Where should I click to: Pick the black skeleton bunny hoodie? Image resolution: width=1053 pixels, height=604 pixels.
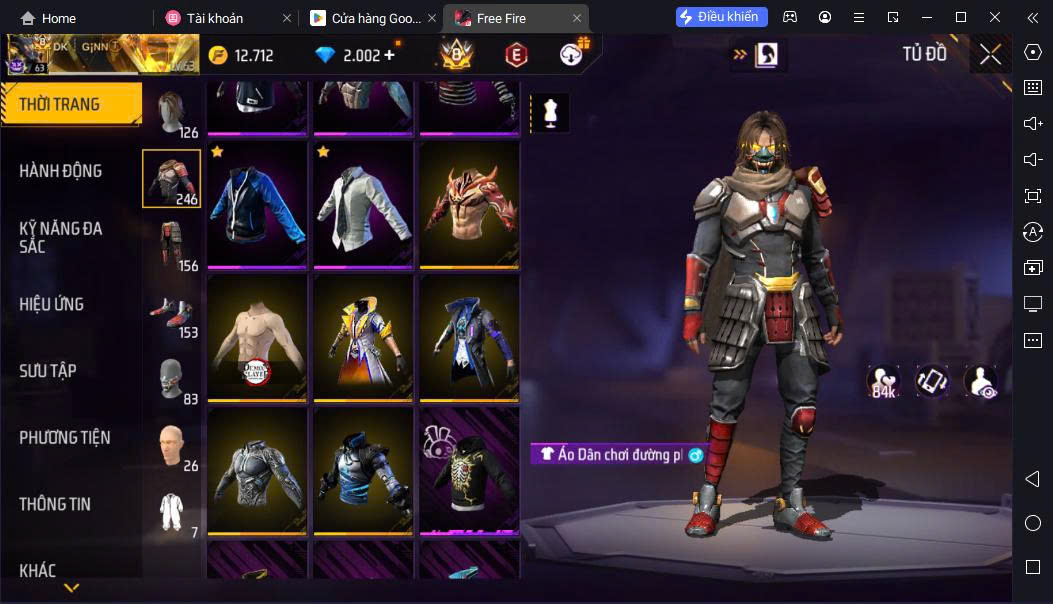point(469,470)
